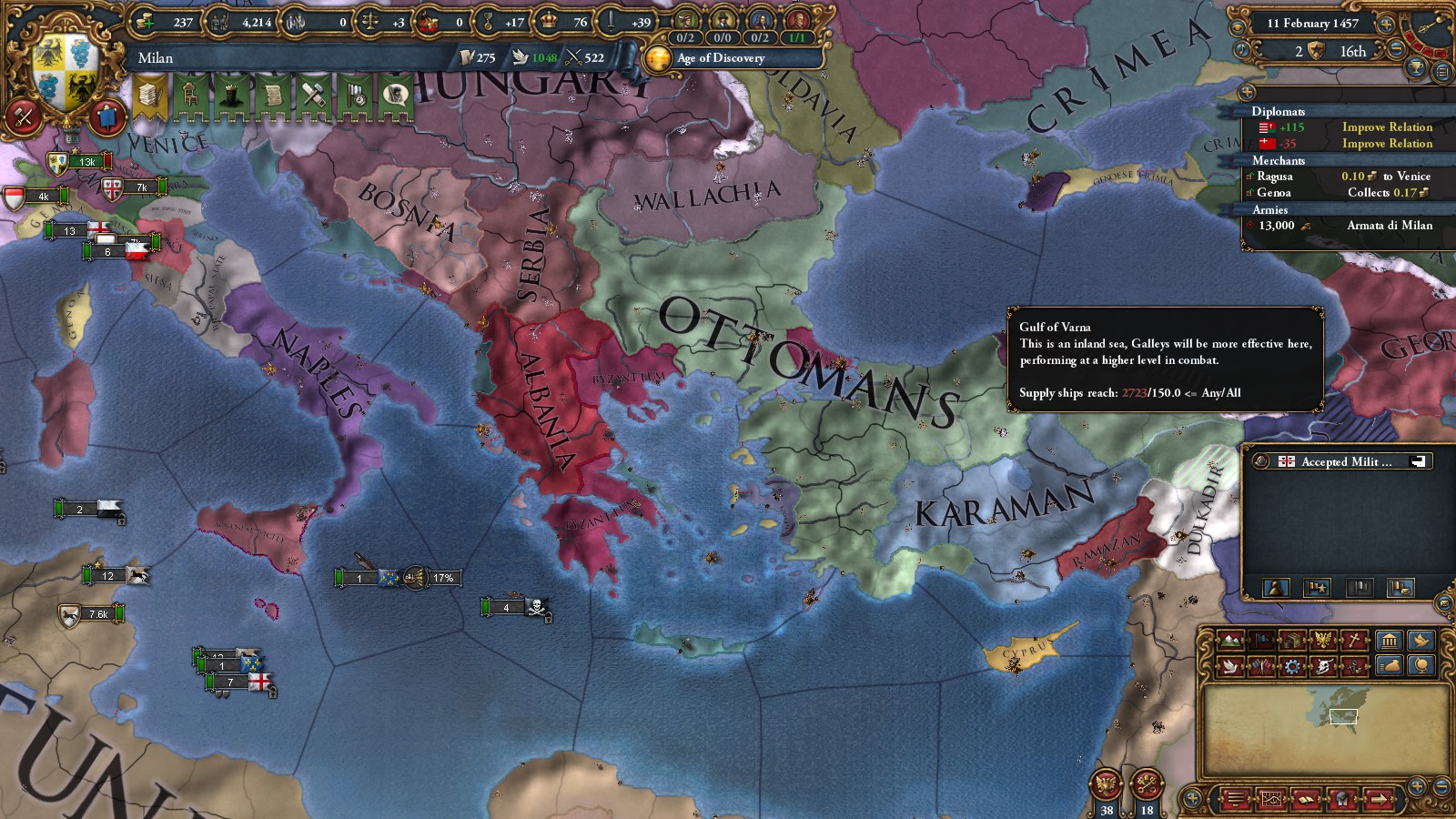Toggle the message settings eye icon

(x=1237, y=27)
